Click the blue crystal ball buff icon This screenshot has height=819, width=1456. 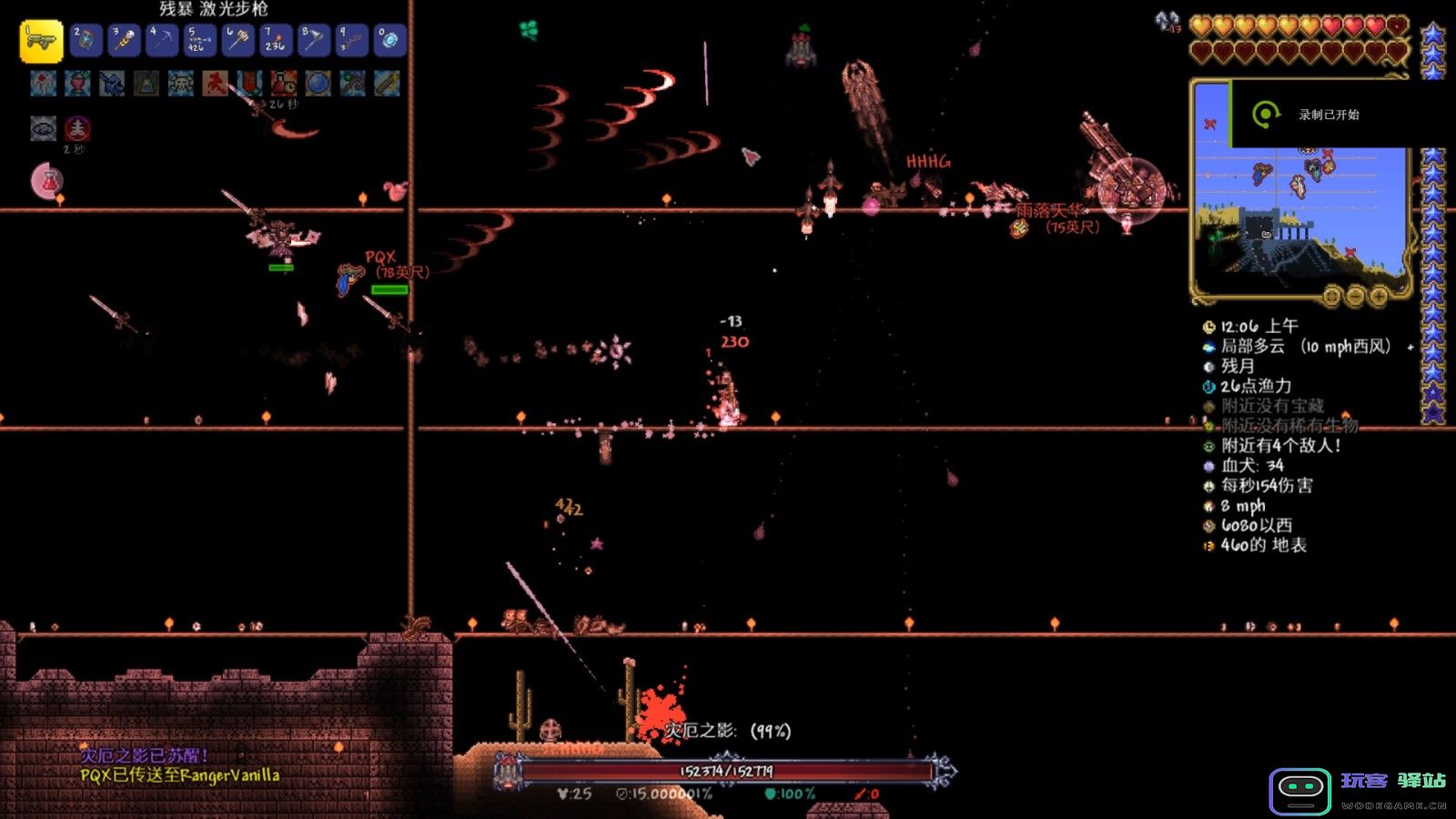coord(318,85)
